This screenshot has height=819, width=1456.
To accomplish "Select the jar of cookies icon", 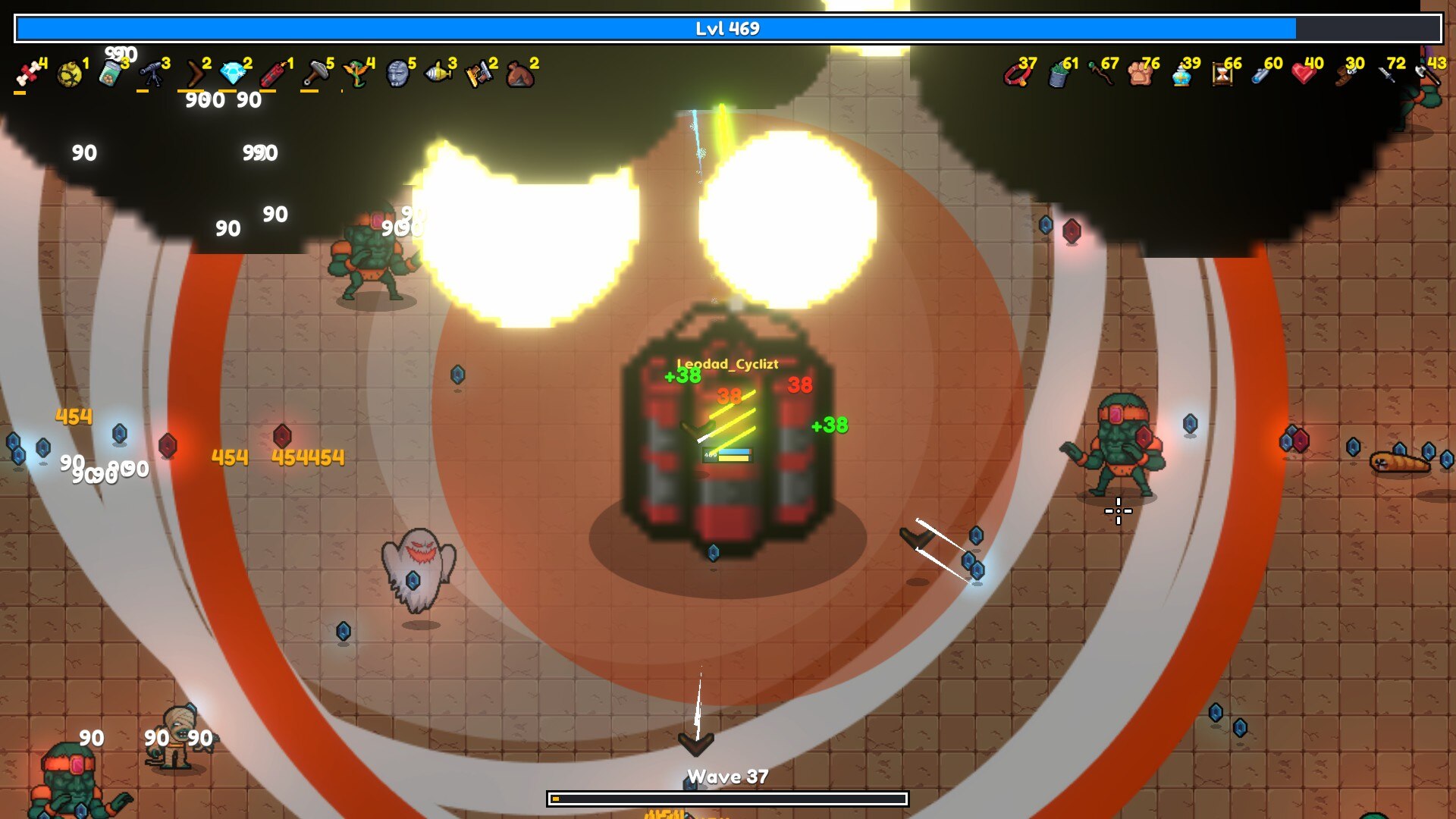I will [110, 74].
